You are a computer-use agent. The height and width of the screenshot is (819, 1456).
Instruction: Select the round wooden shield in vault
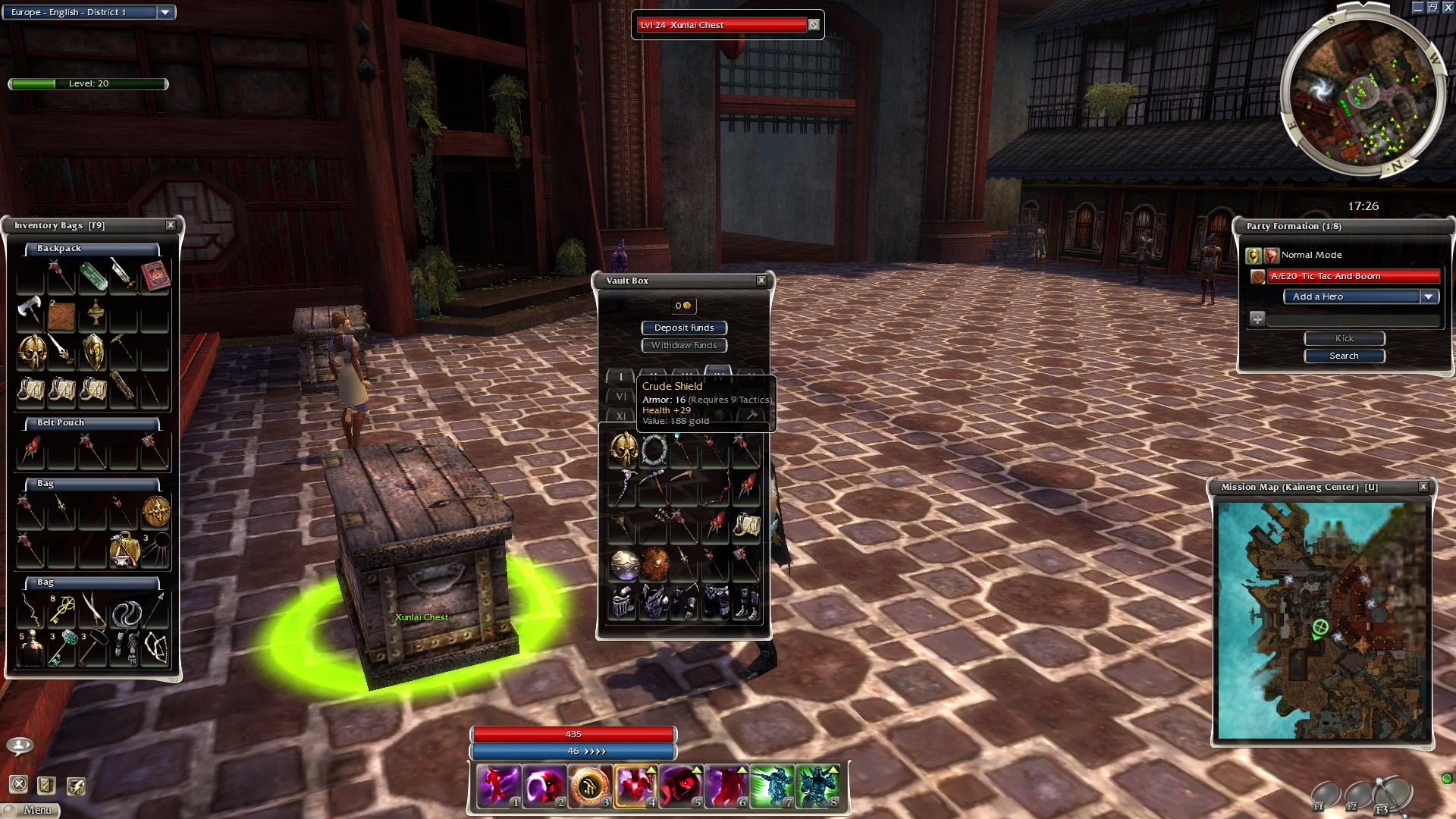tap(654, 564)
